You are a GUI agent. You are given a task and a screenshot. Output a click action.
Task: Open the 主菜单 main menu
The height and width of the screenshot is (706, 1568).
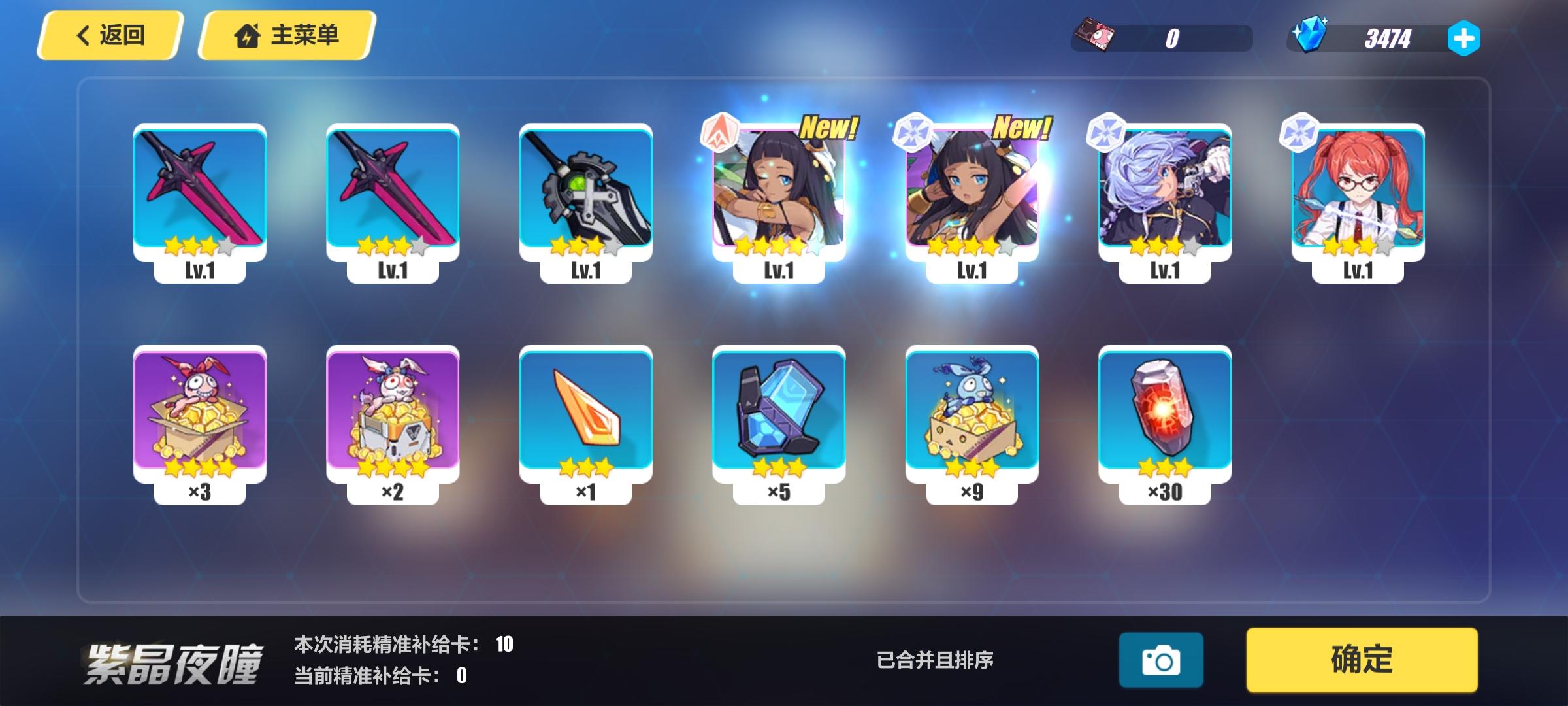pyautogui.click(x=284, y=36)
